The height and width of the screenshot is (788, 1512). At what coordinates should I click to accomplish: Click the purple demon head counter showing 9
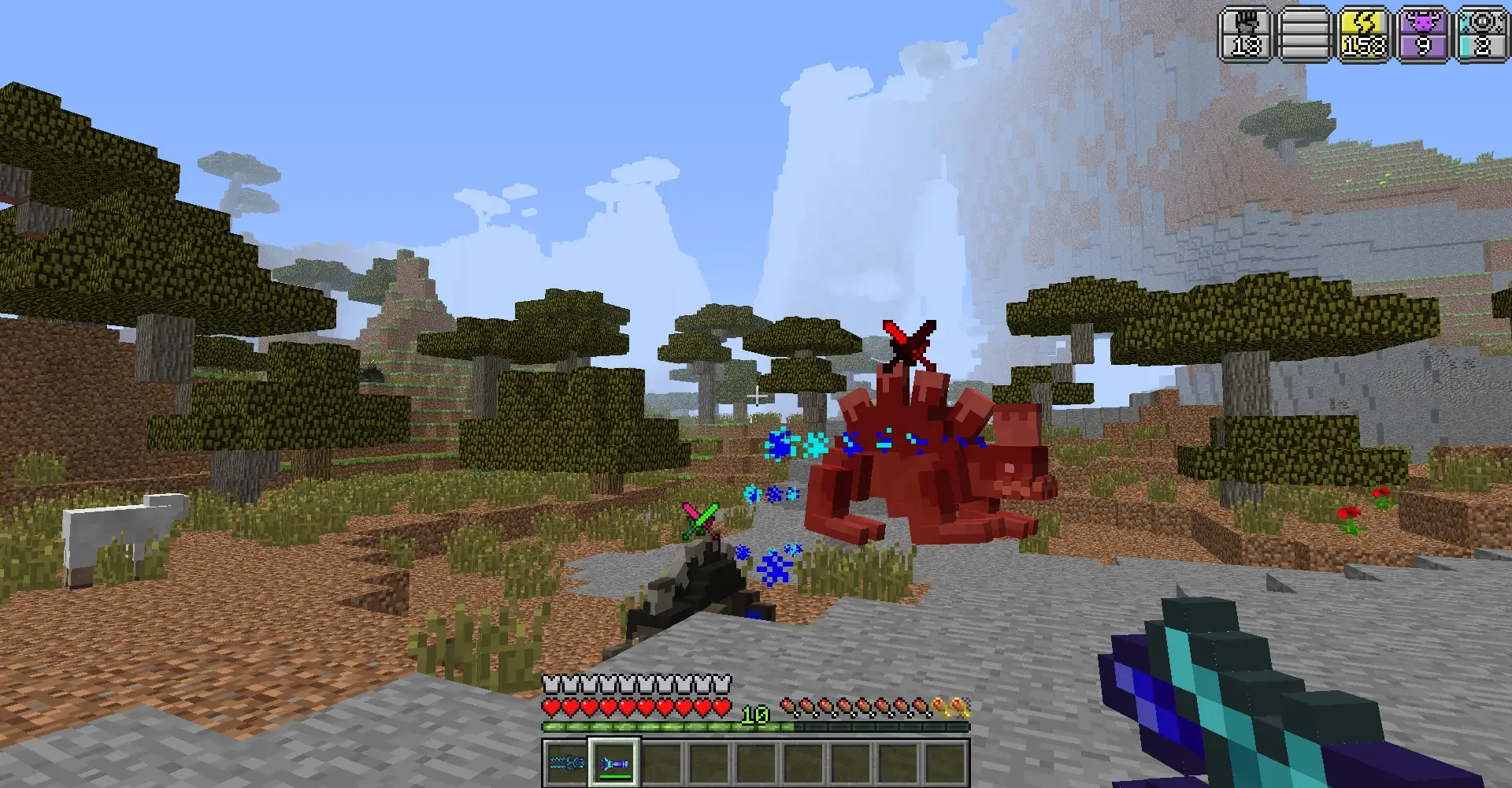(1422, 33)
